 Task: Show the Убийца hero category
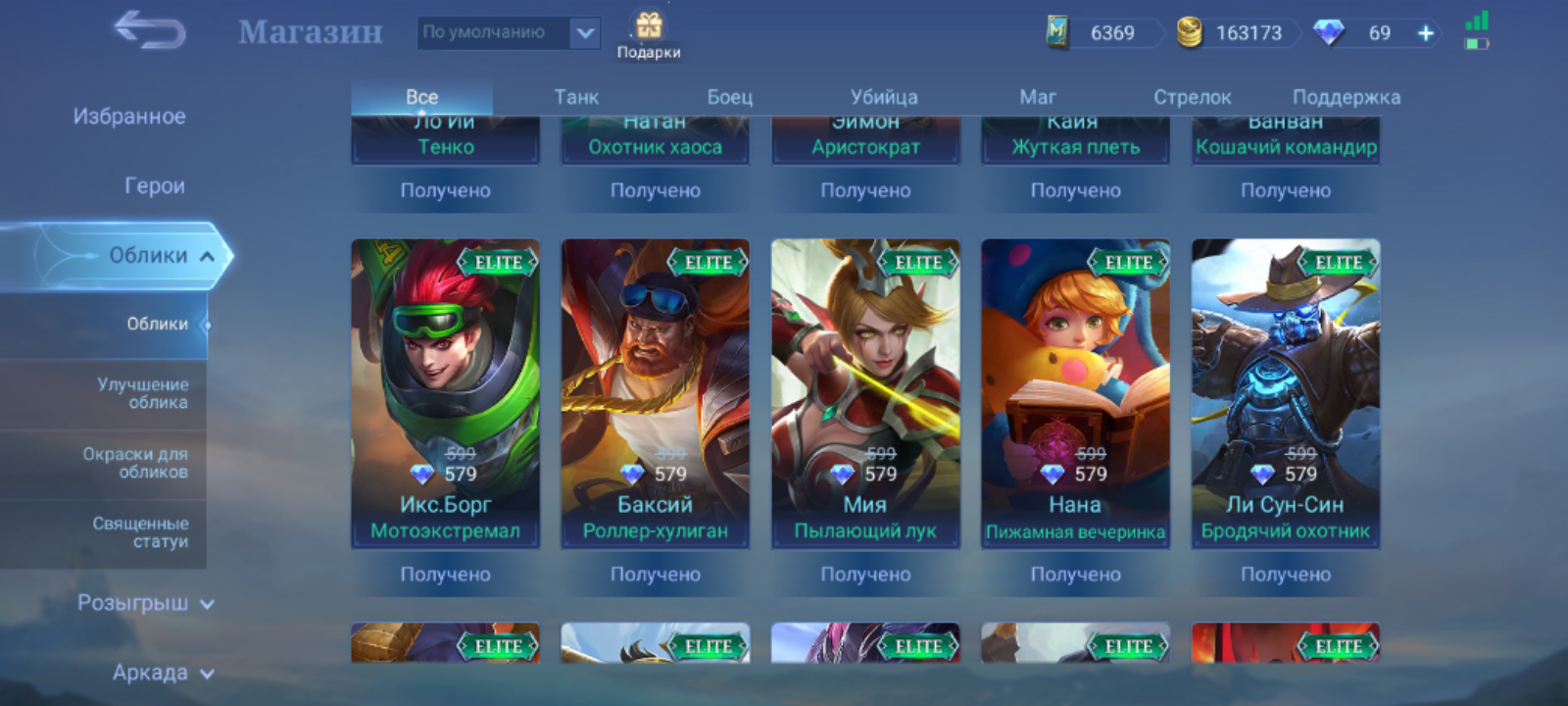tap(884, 97)
